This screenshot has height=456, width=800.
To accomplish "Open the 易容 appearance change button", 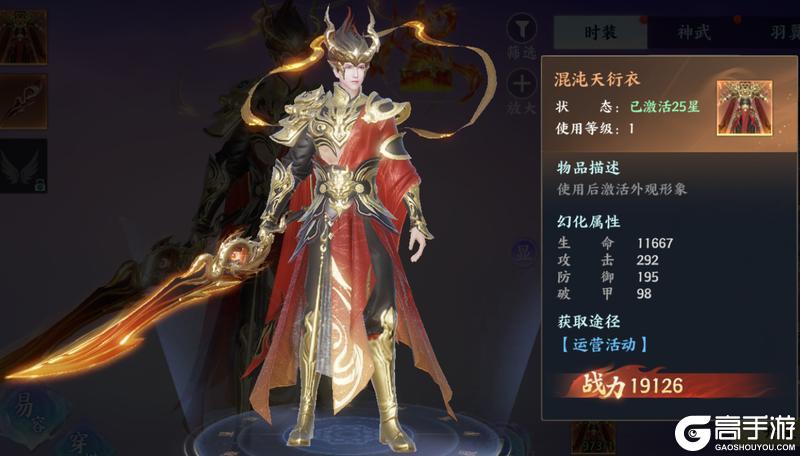I will (x=27, y=406).
